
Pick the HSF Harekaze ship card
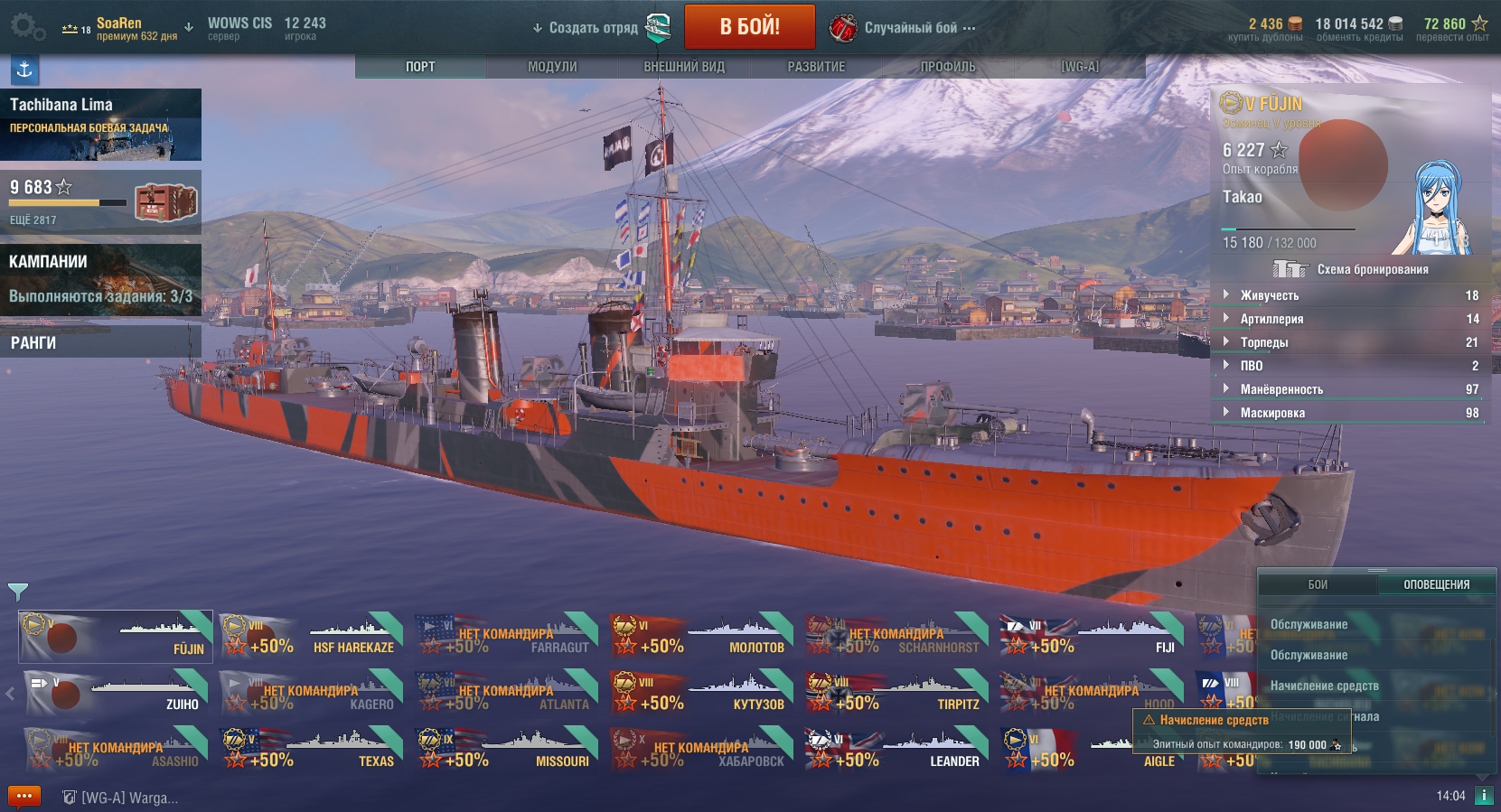[x=311, y=637]
